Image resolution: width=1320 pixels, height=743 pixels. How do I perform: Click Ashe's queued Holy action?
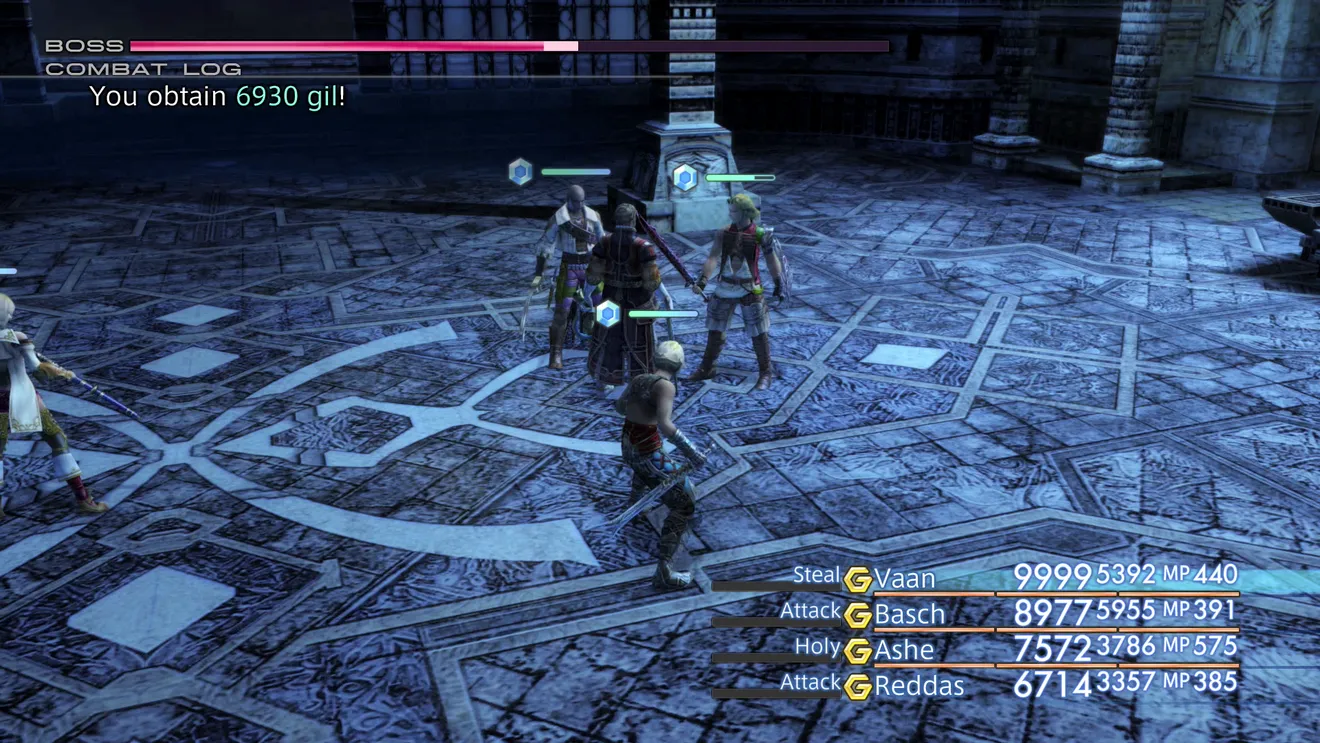tap(817, 647)
